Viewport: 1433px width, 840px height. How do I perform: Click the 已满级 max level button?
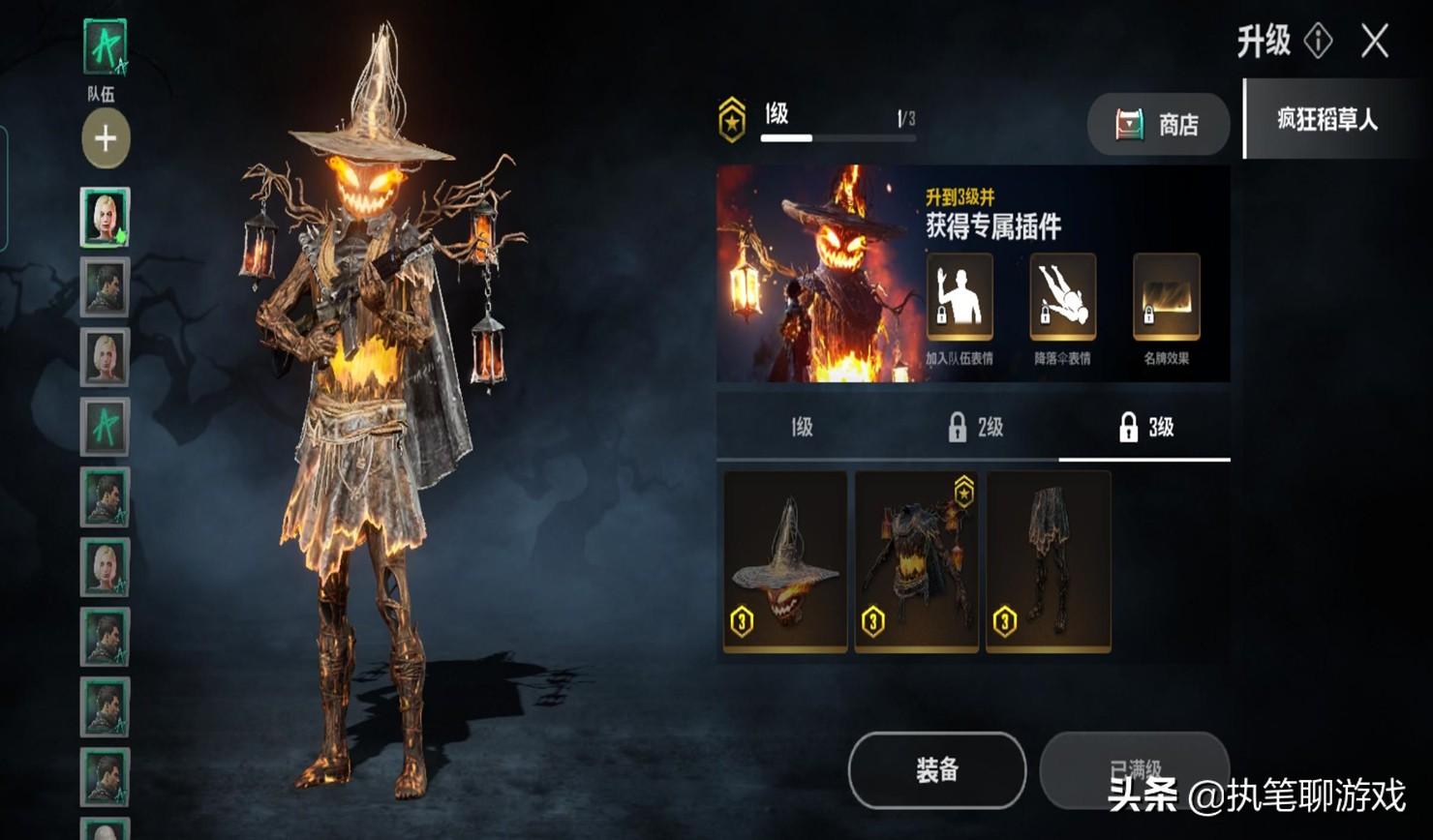pos(1134,769)
